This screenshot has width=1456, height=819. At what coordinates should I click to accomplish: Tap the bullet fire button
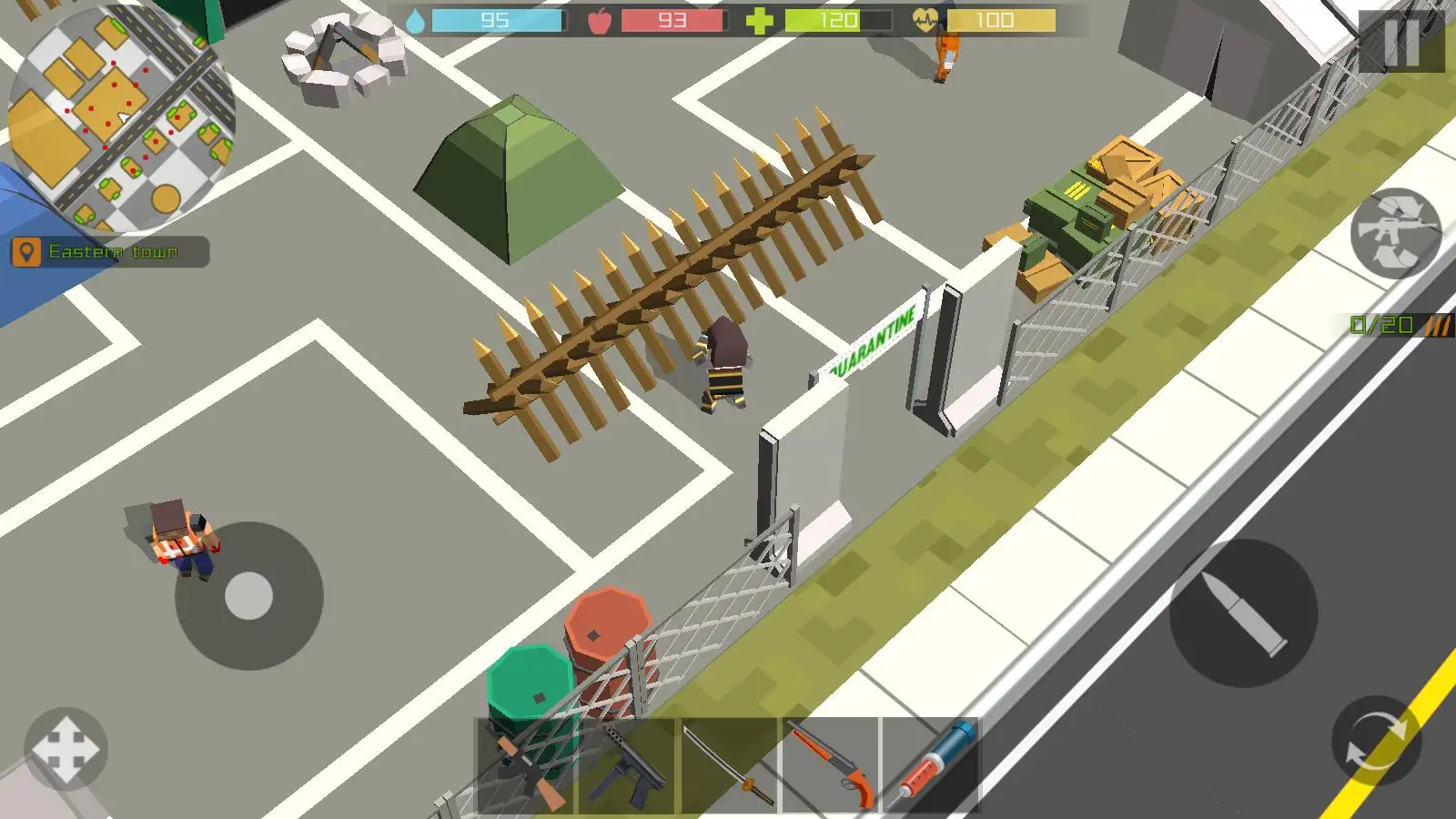tap(1243, 613)
